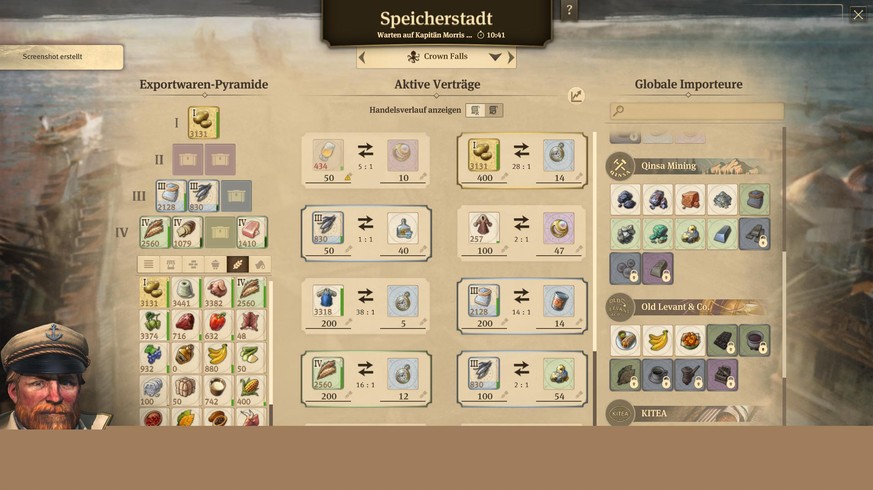
Task: Open the Crown Falls island dropdown
Action: point(494,58)
